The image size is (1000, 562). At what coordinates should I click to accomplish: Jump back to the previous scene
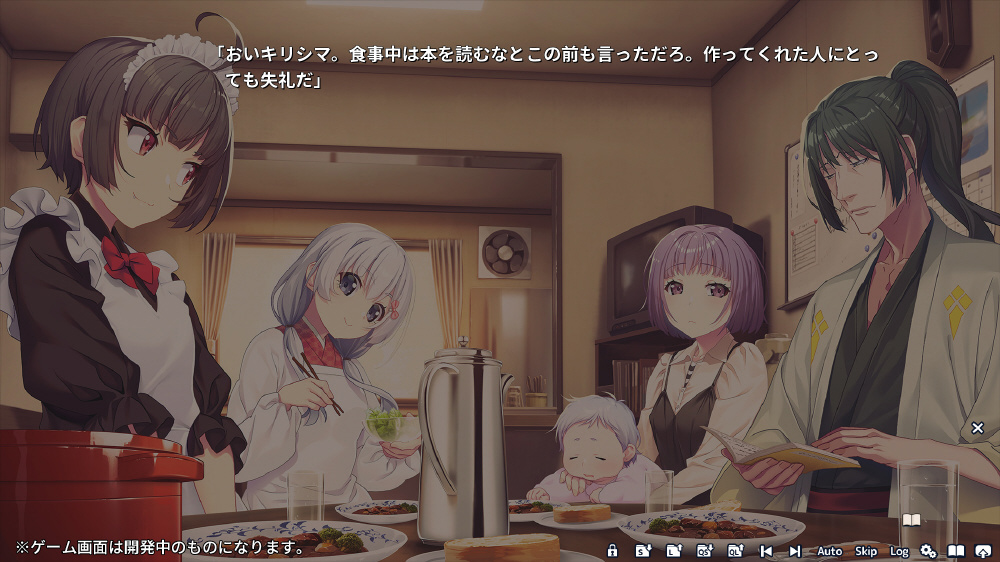766,551
